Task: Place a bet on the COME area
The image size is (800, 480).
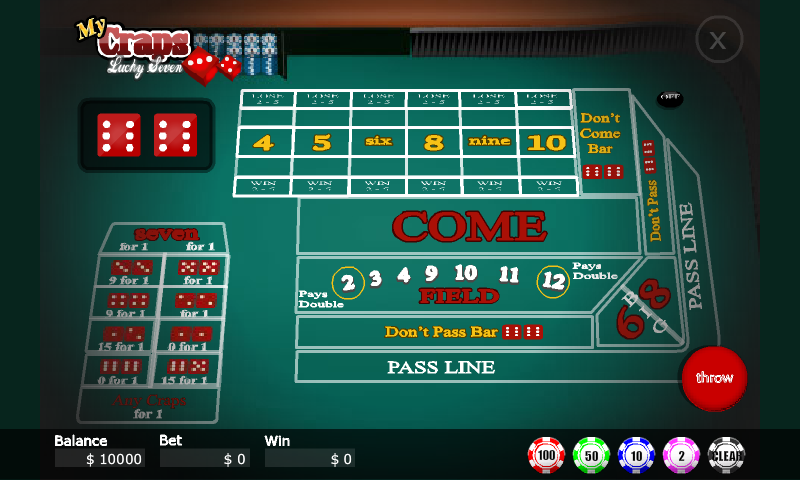Action: click(x=468, y=226)
